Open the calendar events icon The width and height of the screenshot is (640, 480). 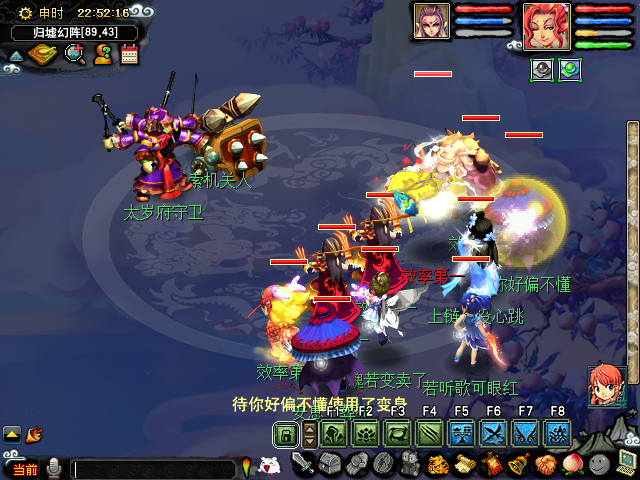click(x=129, y=54)
